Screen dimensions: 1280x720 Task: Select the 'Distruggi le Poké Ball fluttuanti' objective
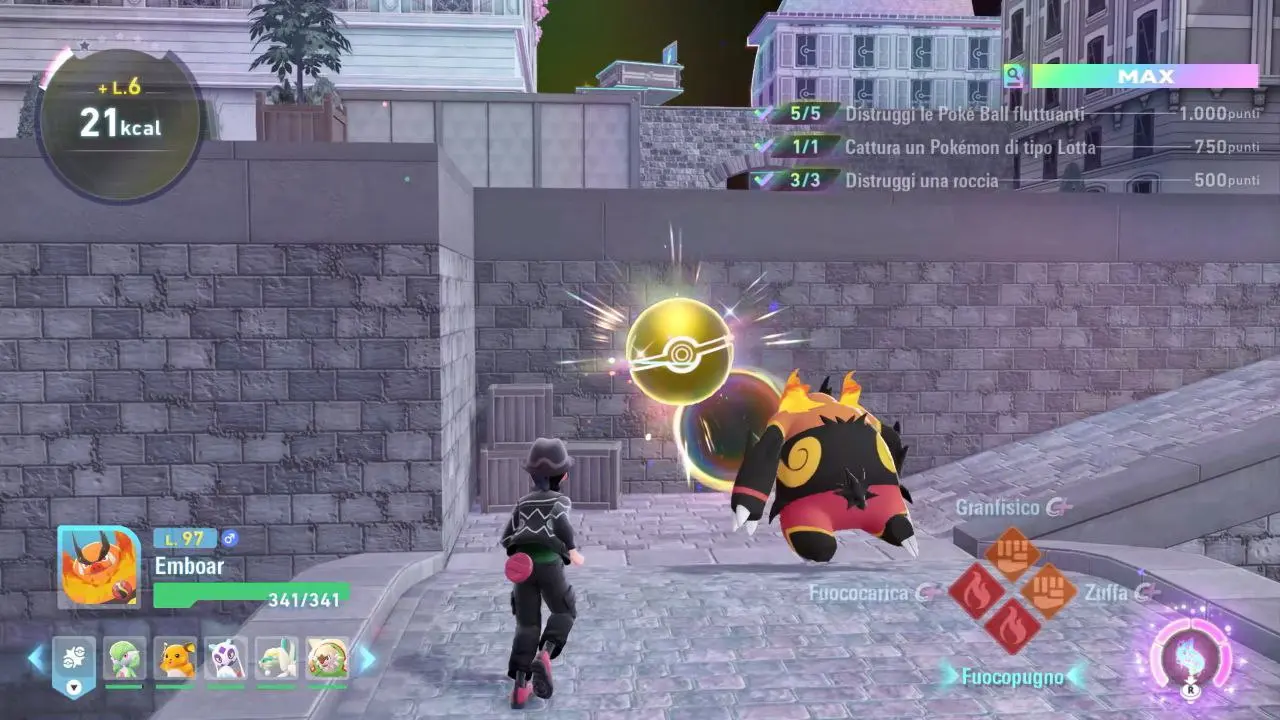pos(964,114)
